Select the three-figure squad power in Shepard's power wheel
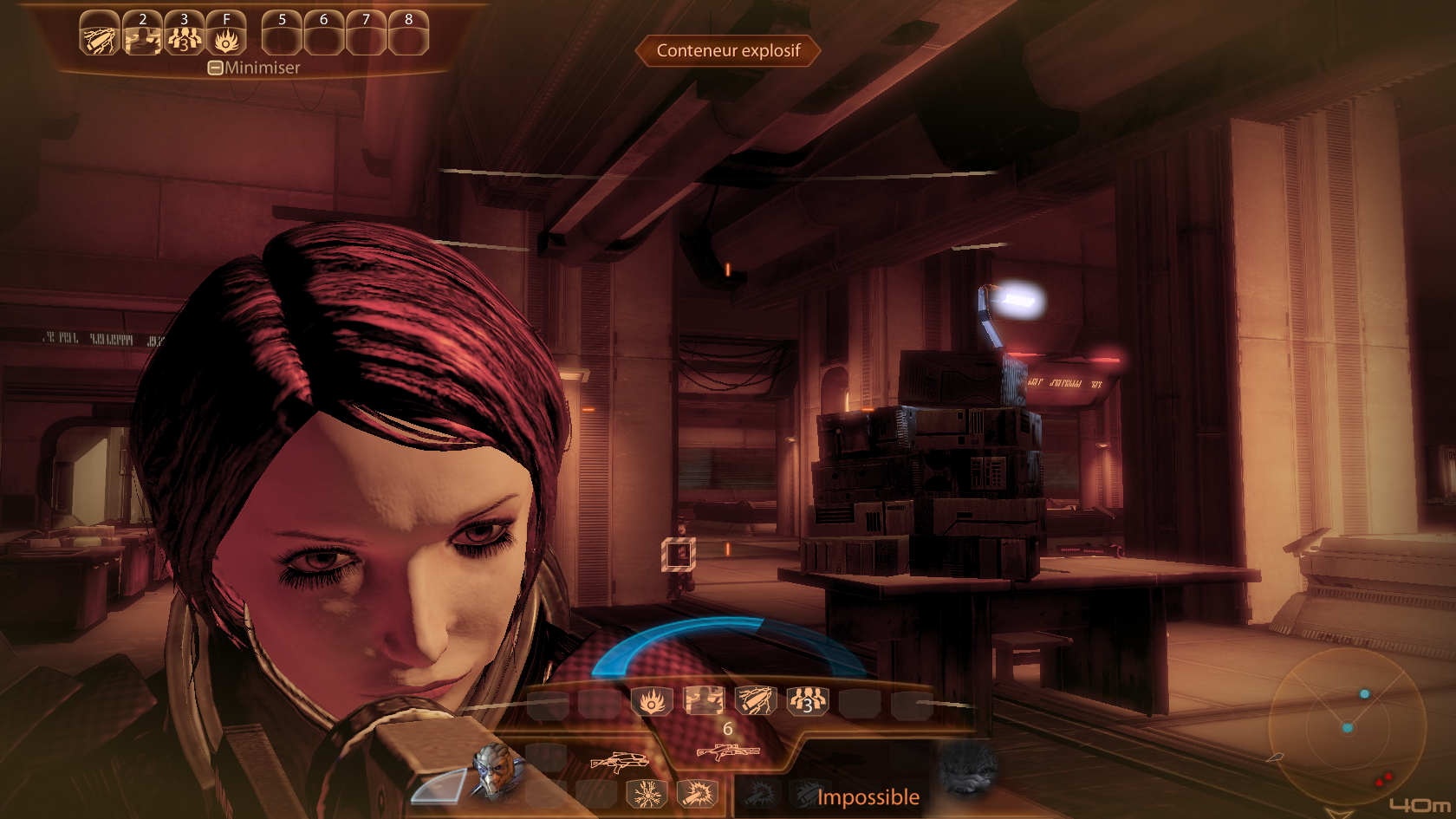The height and width of the screenshot is (819, 1456). (807, 700)
